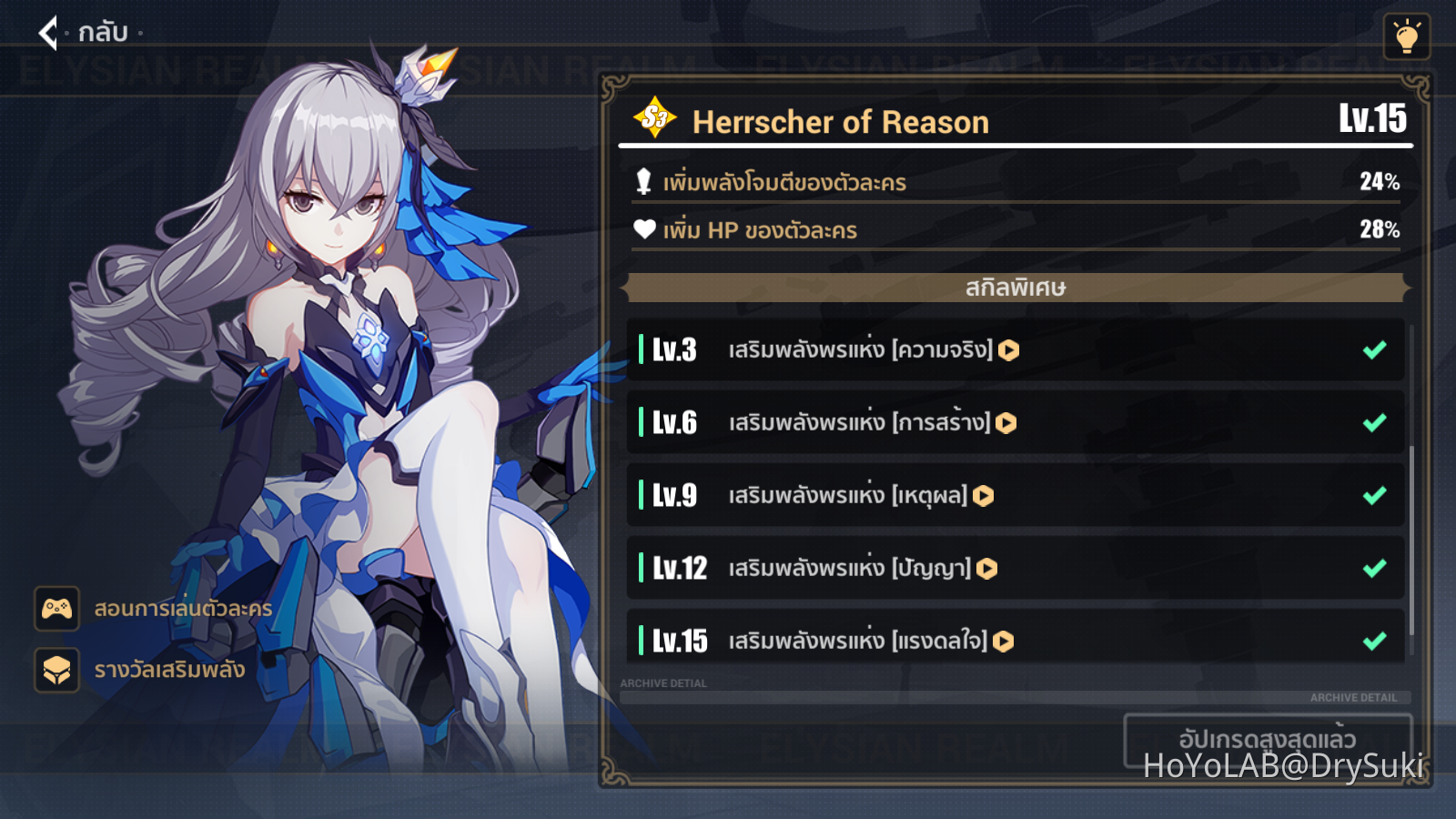1456x819 pixels.
Task: Tap the hint lightbulb icon
Action: coord(1406,36)
